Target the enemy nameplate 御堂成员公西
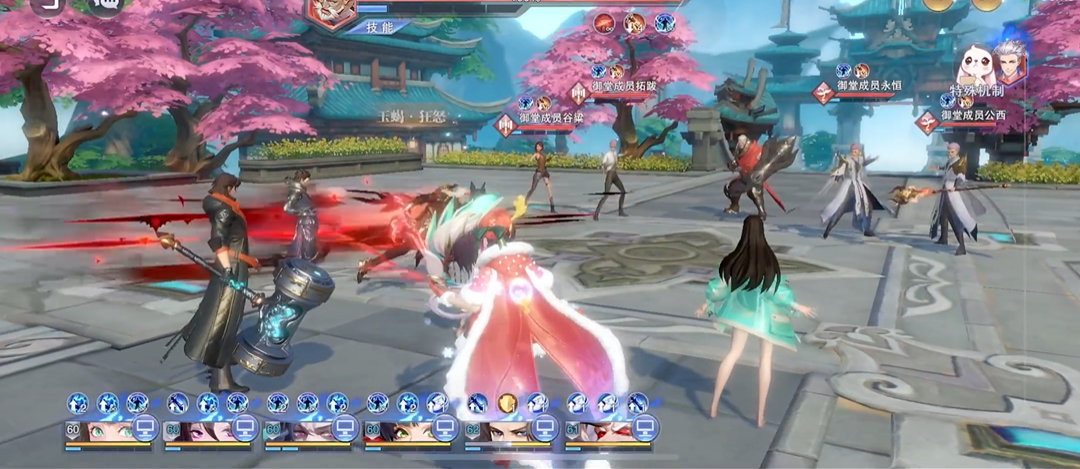Screen dimensions: 1080x469 (973, 115)
